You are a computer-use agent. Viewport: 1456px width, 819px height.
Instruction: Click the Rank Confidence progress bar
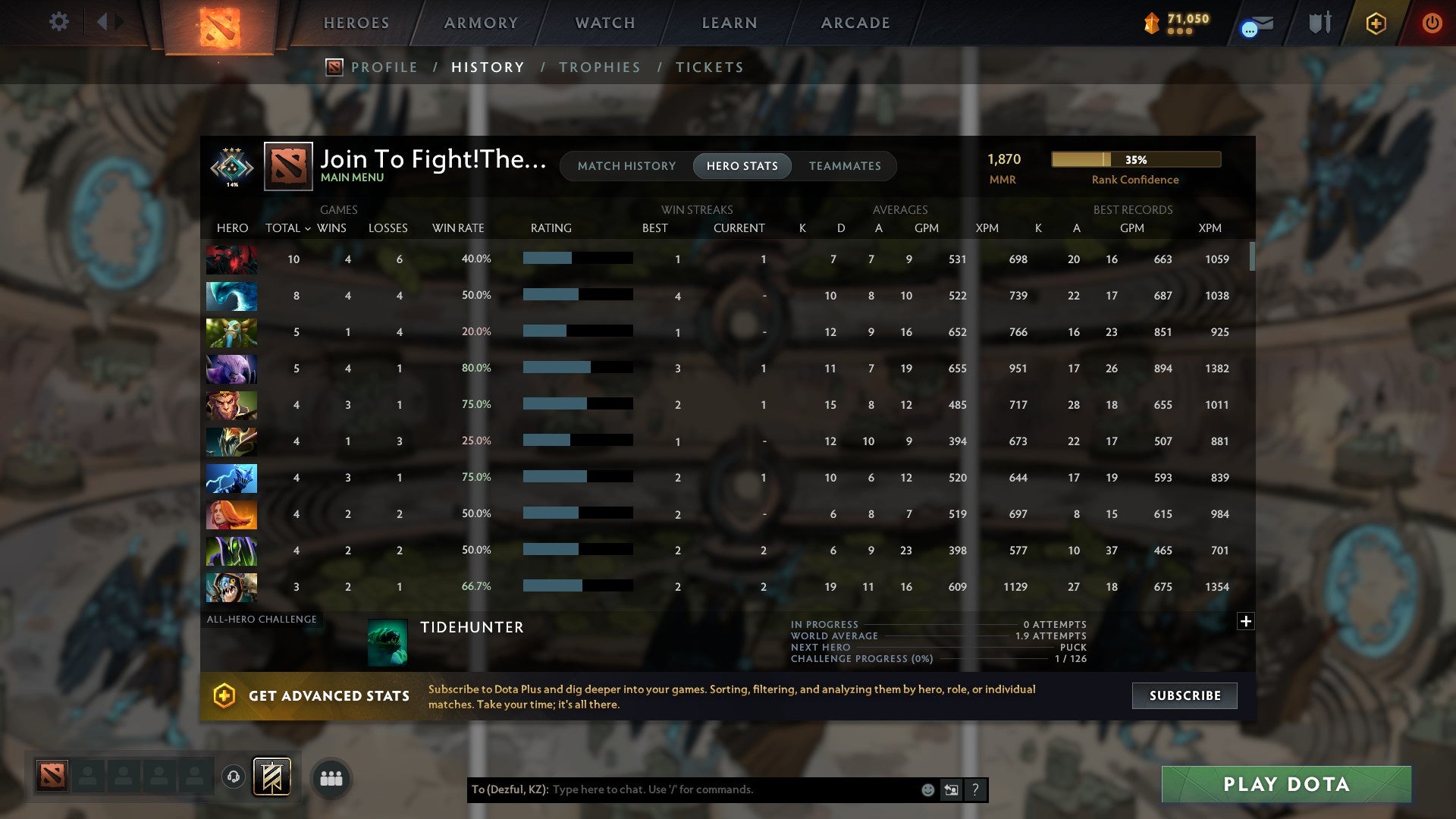[x=1135, y=159]
